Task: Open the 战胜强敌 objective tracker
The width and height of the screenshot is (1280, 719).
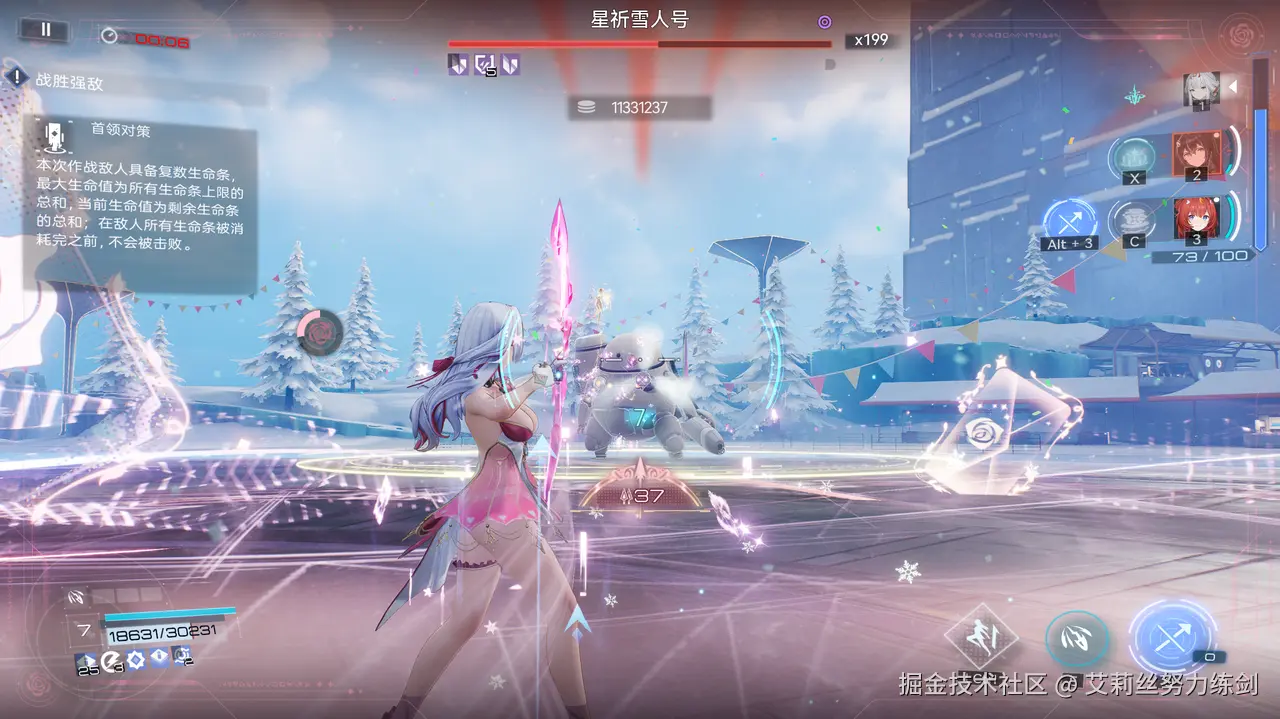Action: [69, 82]
